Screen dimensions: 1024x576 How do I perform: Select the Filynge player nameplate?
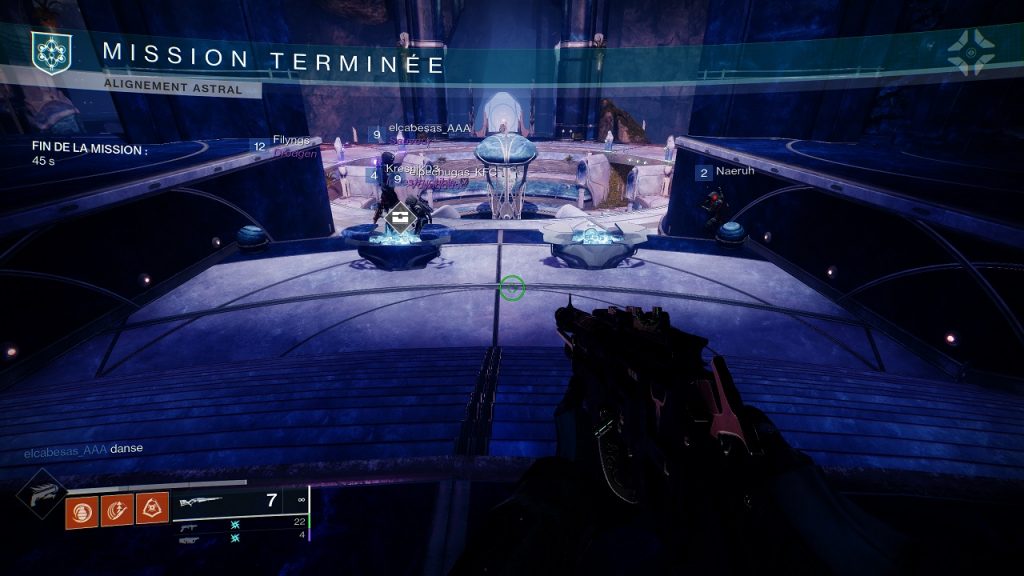click(x=290, y=141)
